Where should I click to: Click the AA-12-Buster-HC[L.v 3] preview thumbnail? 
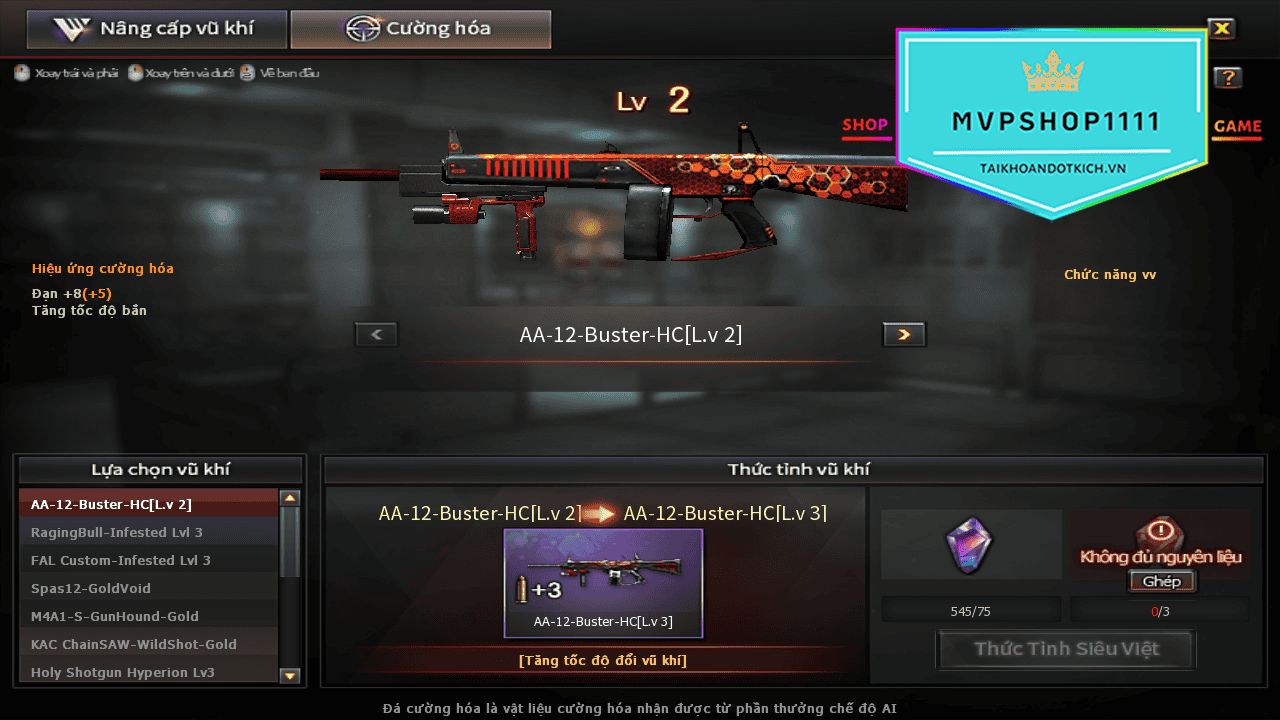(x=603, y=582)
